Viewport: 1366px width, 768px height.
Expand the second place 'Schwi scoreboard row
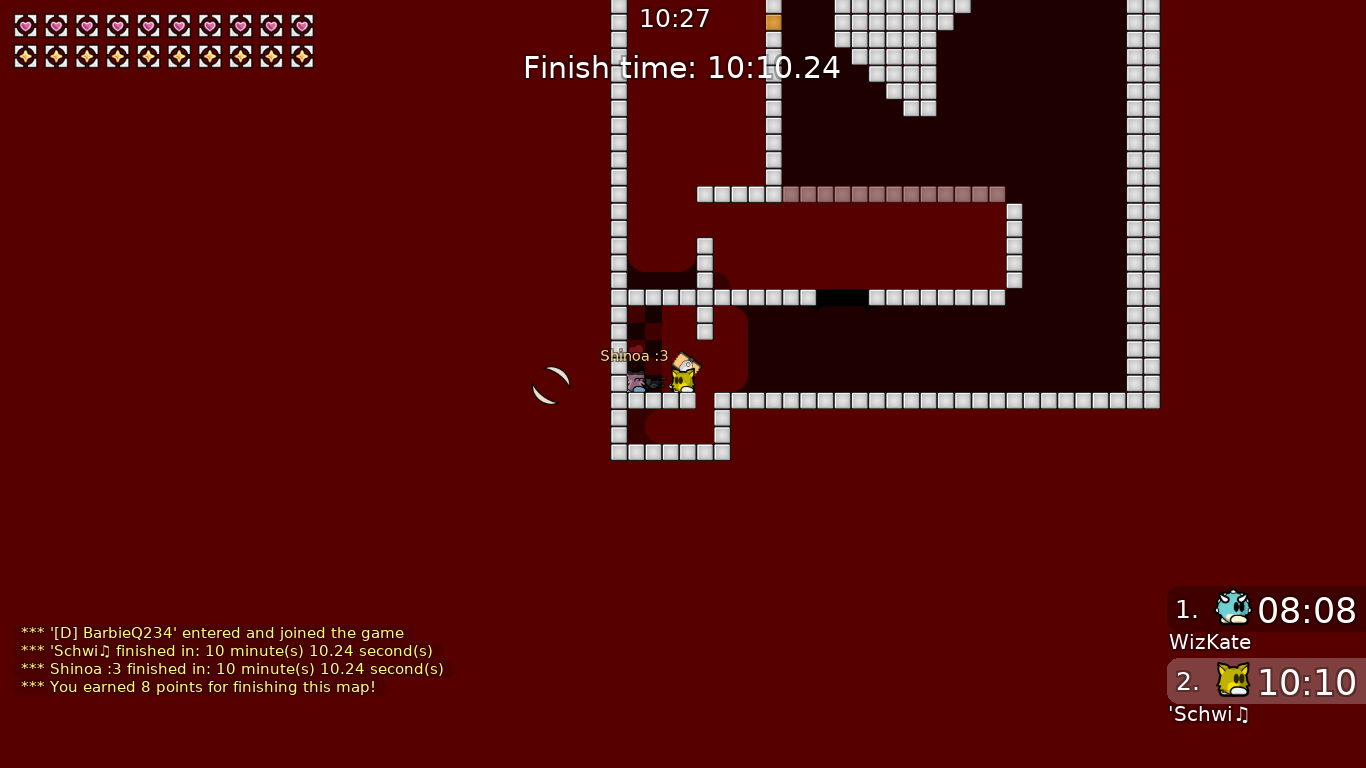(1265, 682)
